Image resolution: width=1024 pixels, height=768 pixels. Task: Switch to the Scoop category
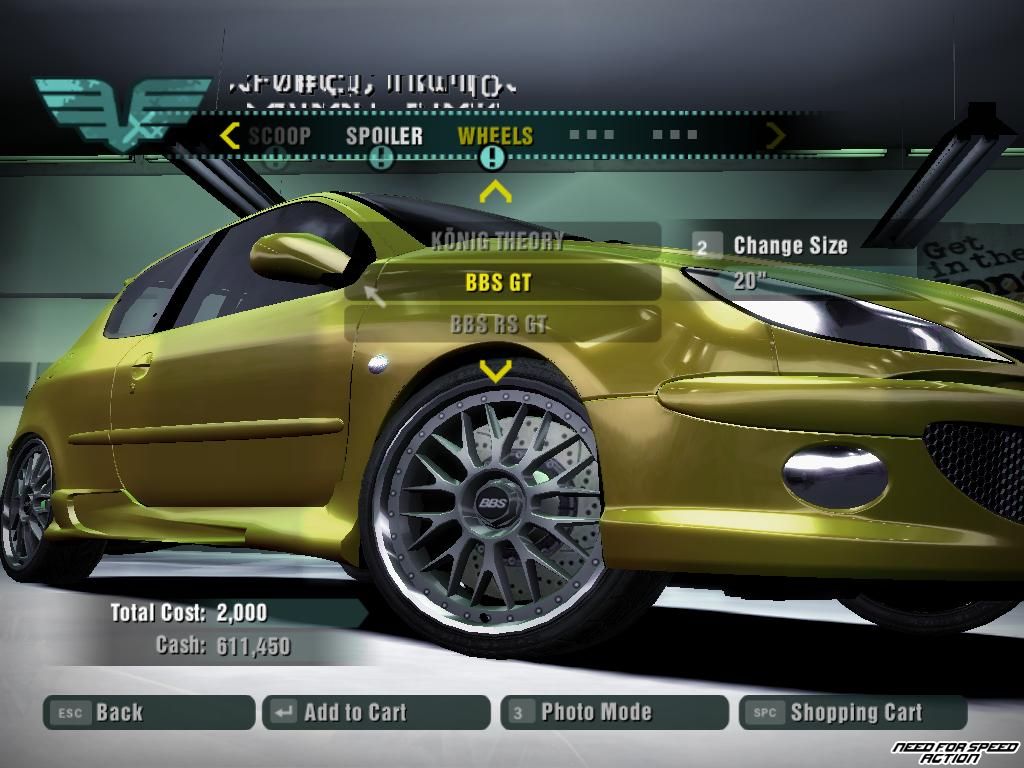279,136
